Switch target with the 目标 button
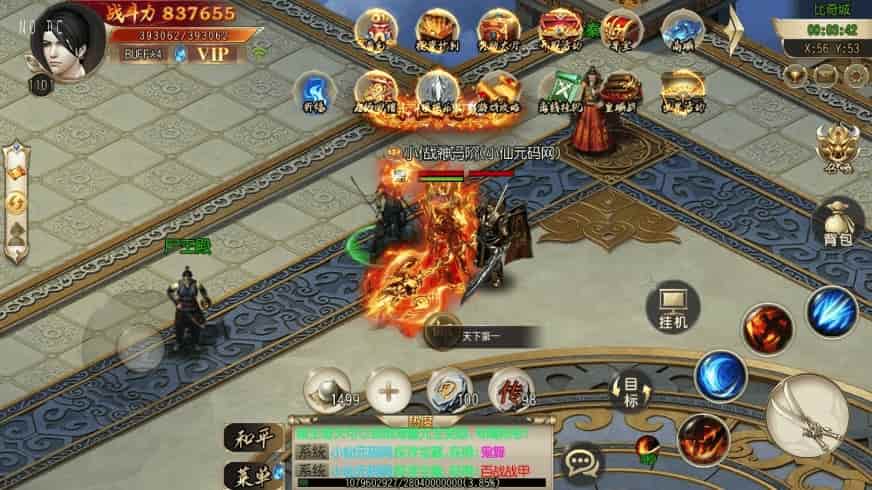 pos(630,390)
